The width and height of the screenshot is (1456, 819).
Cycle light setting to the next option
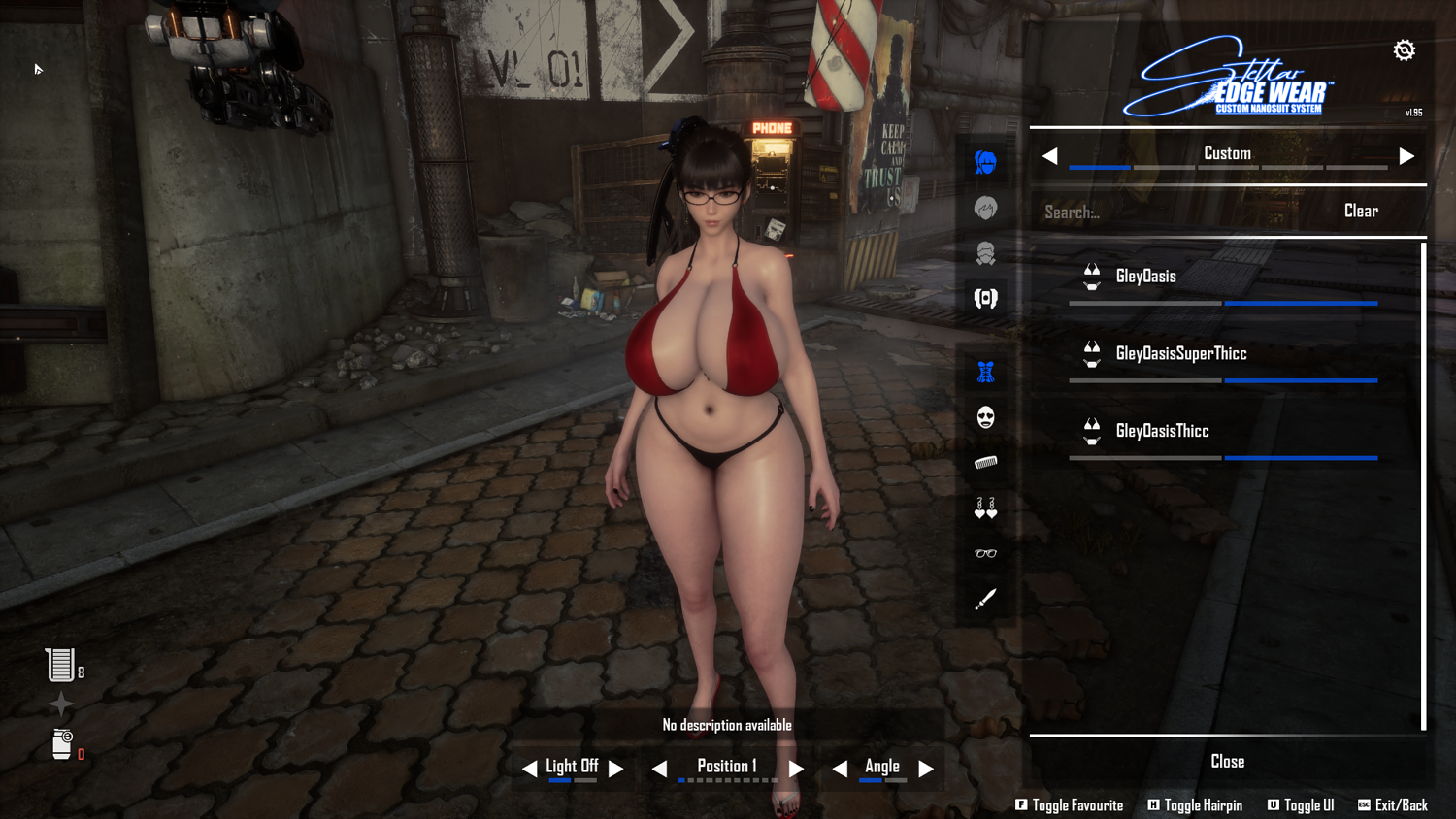616,769
